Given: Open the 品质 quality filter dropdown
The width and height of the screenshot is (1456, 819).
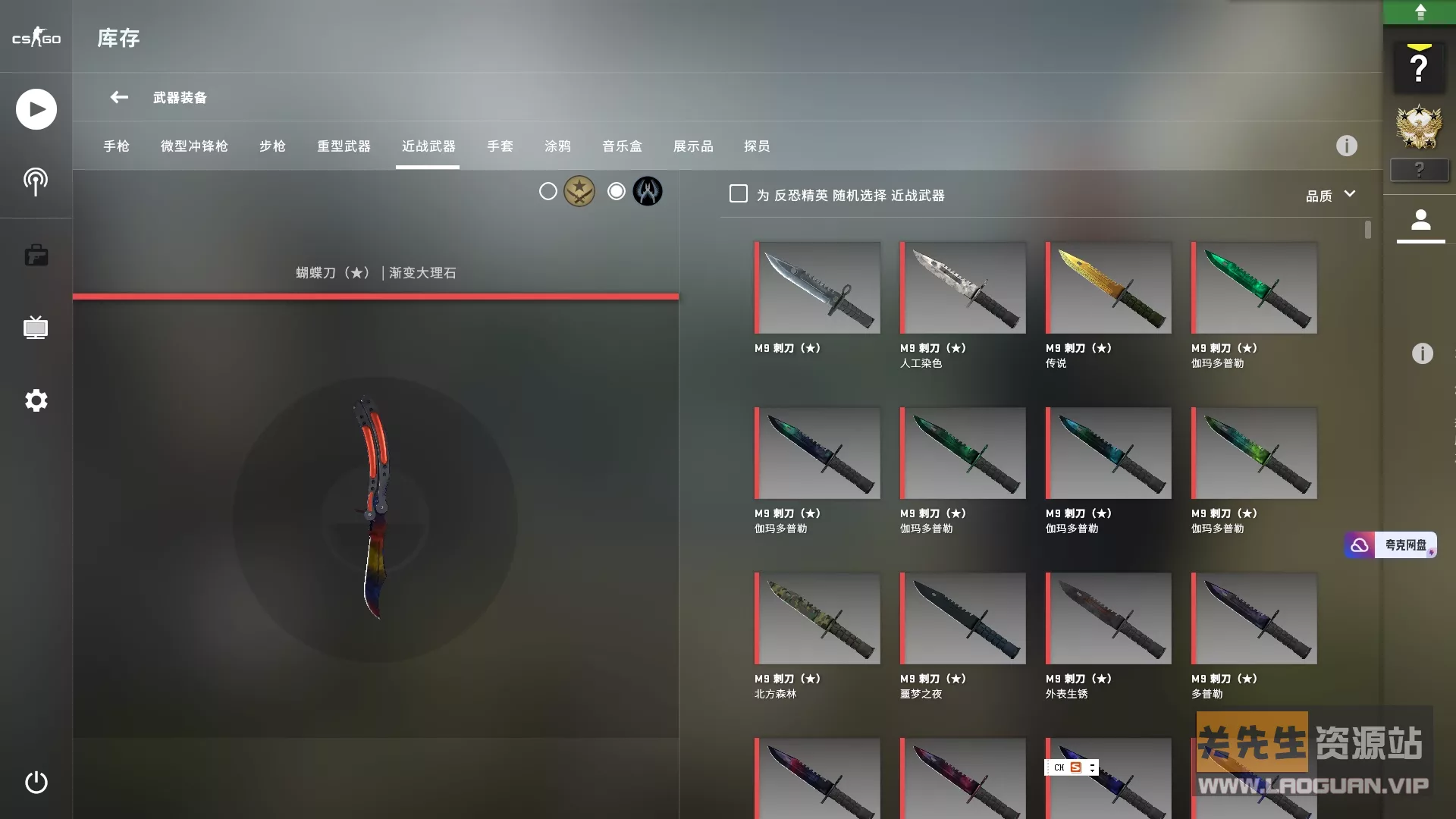Looking at the screenshot, I should click(1322, 195).
